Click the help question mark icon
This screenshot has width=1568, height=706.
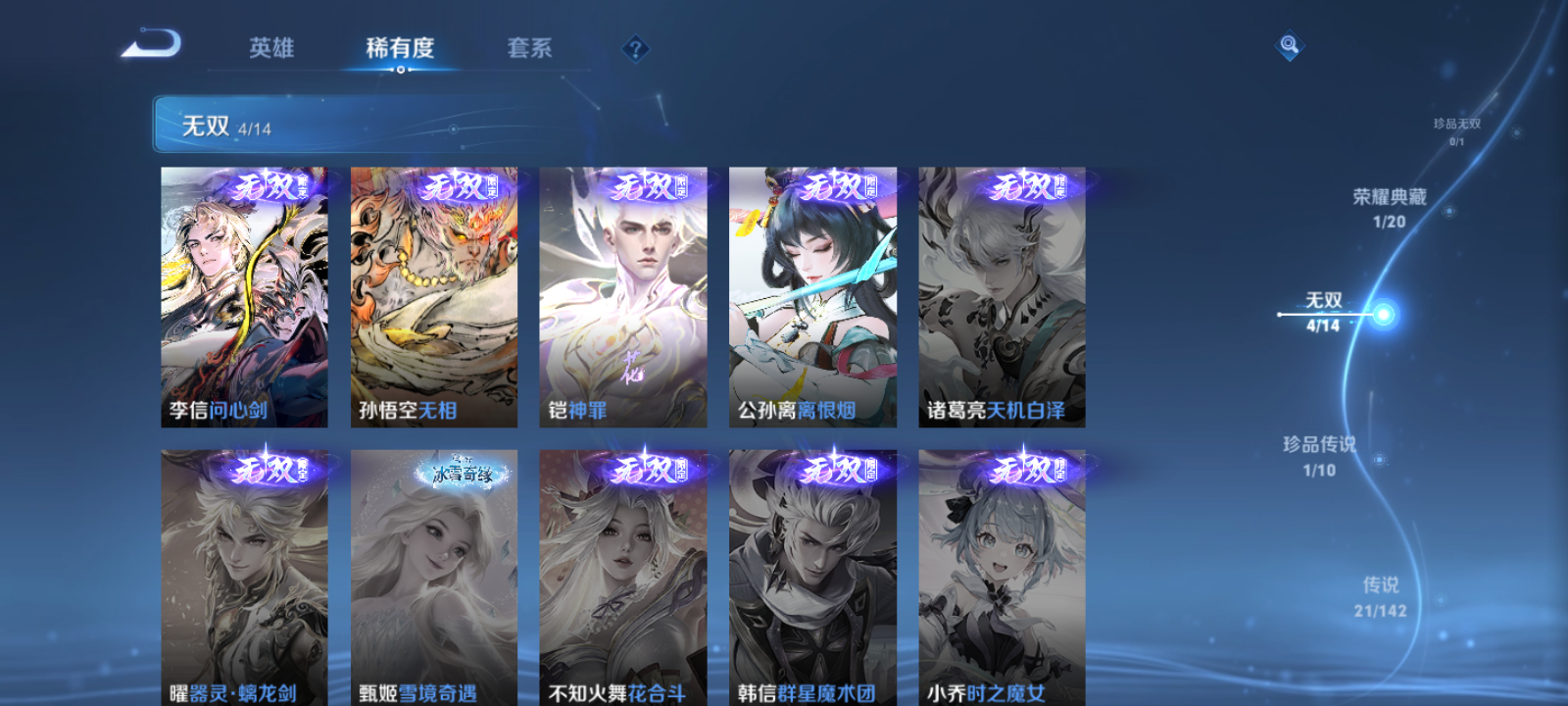point(638,48)
